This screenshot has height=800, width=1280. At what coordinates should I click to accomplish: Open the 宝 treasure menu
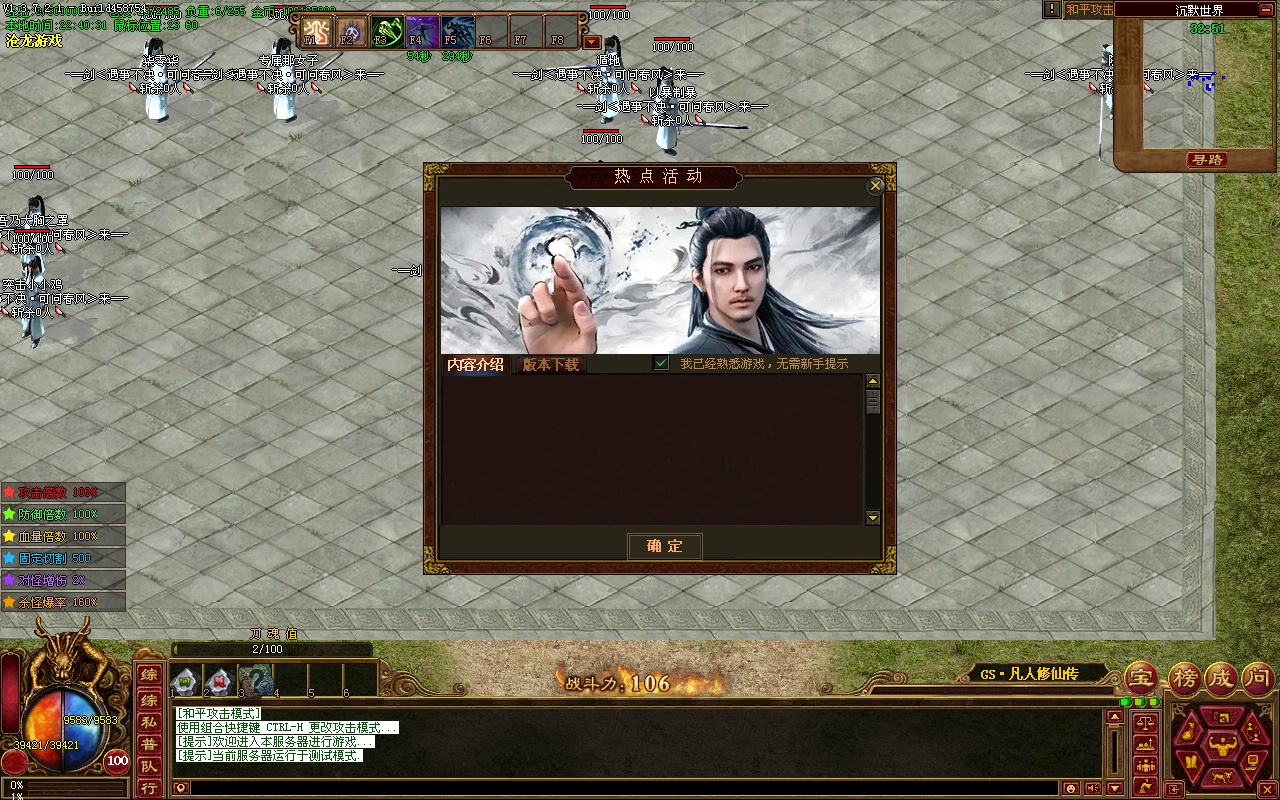(1141, 678)
